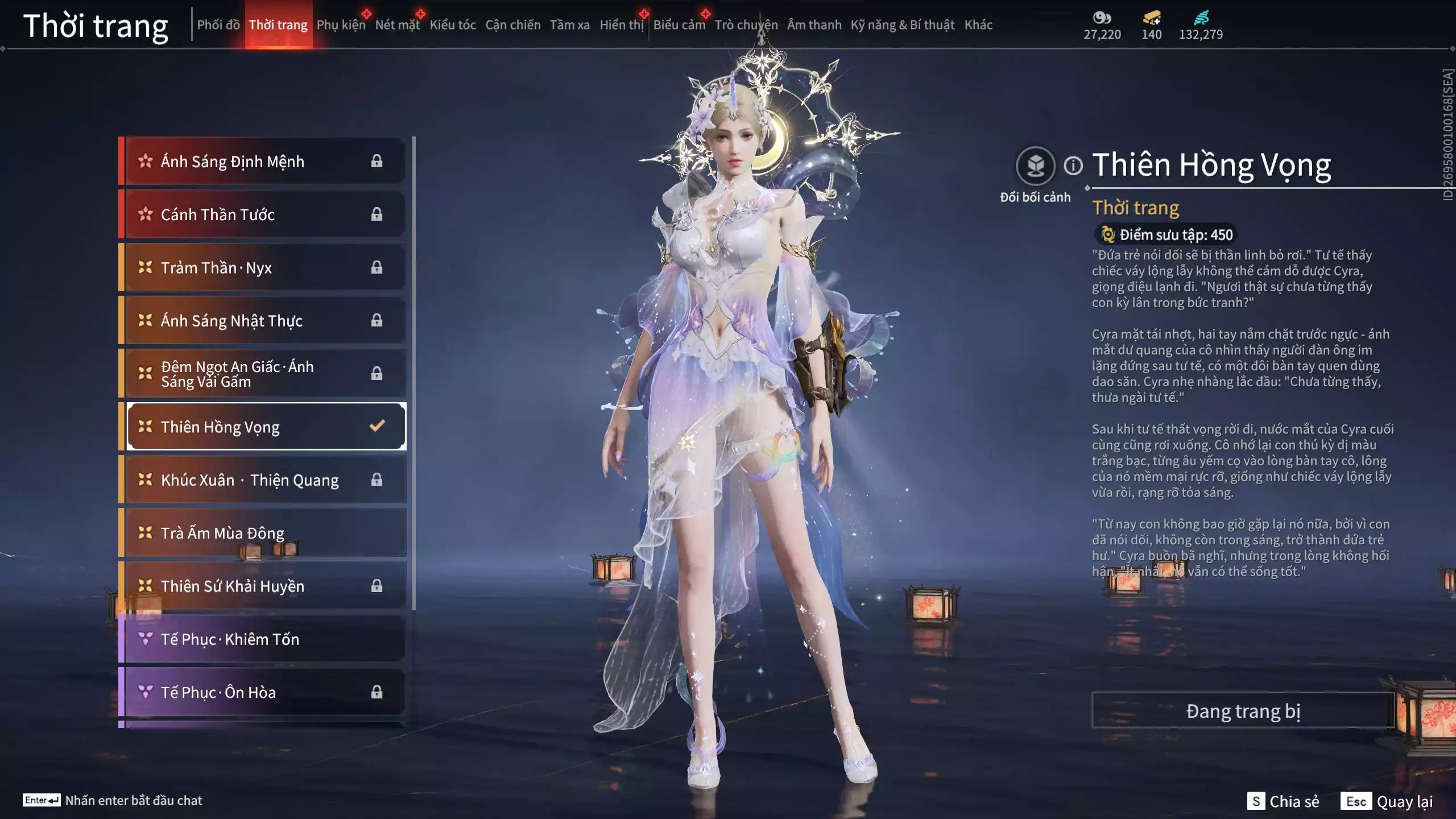Click the lock icon on Cánh Thần Tước

(x=376, y=214)
